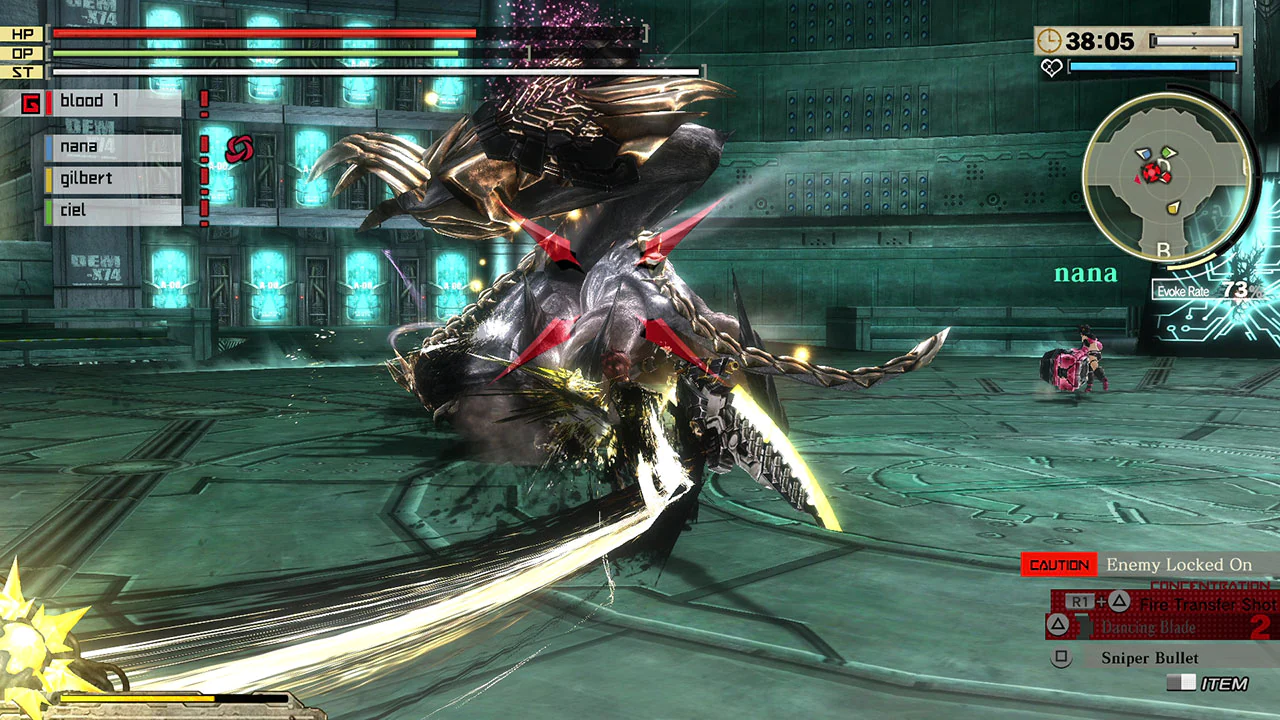Screen dimensions: 1280x720
Task: Select the red swirl status icon near nana
Action: tap(240, 149)
